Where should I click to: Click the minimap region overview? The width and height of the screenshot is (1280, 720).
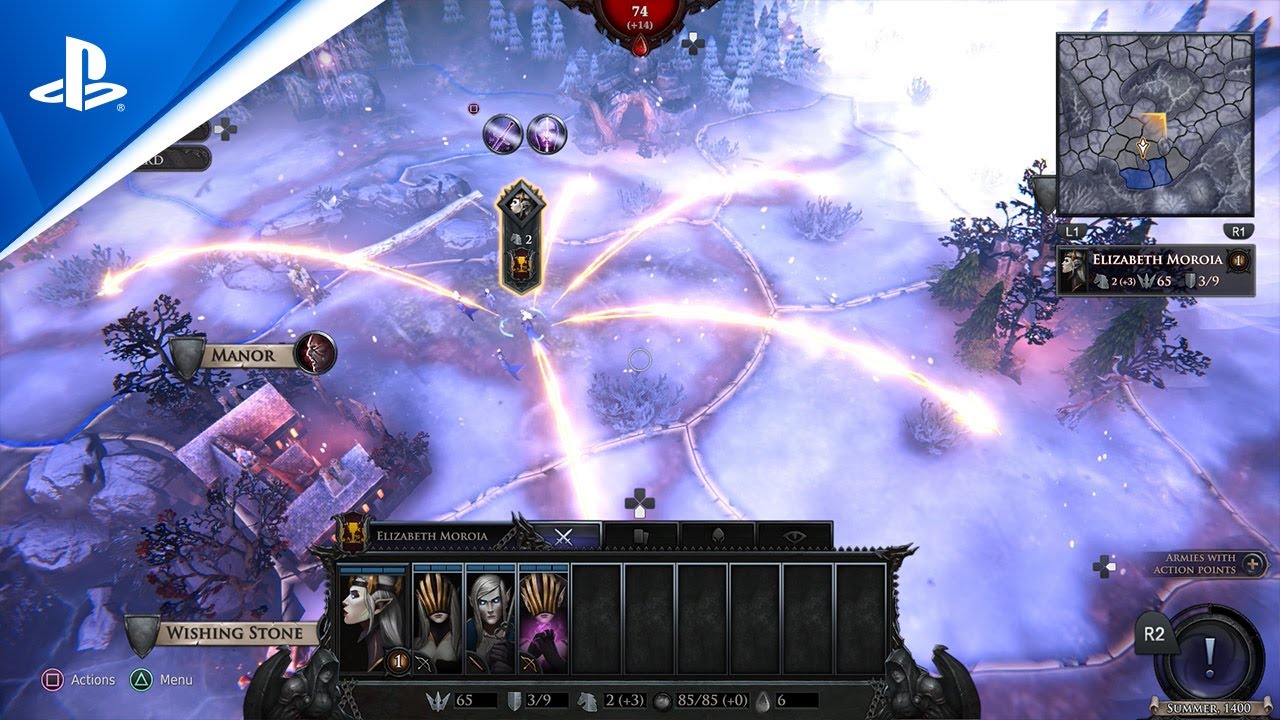pyautogui.click(x=1155, y=125)
